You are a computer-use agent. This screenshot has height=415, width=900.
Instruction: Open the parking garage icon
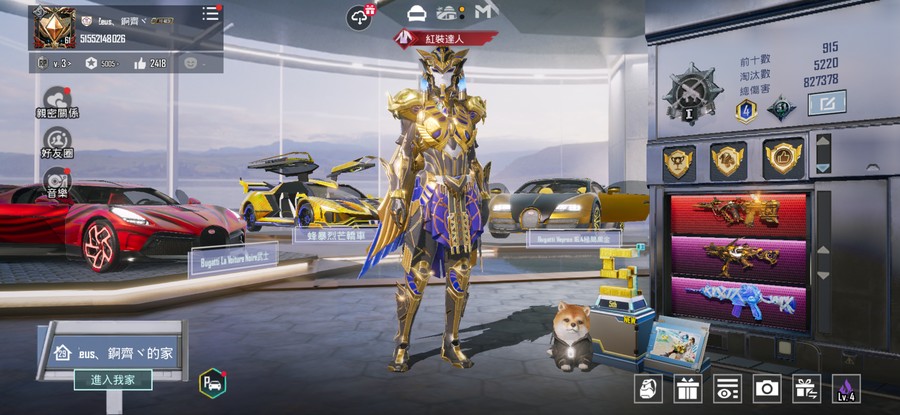[212, 382]
